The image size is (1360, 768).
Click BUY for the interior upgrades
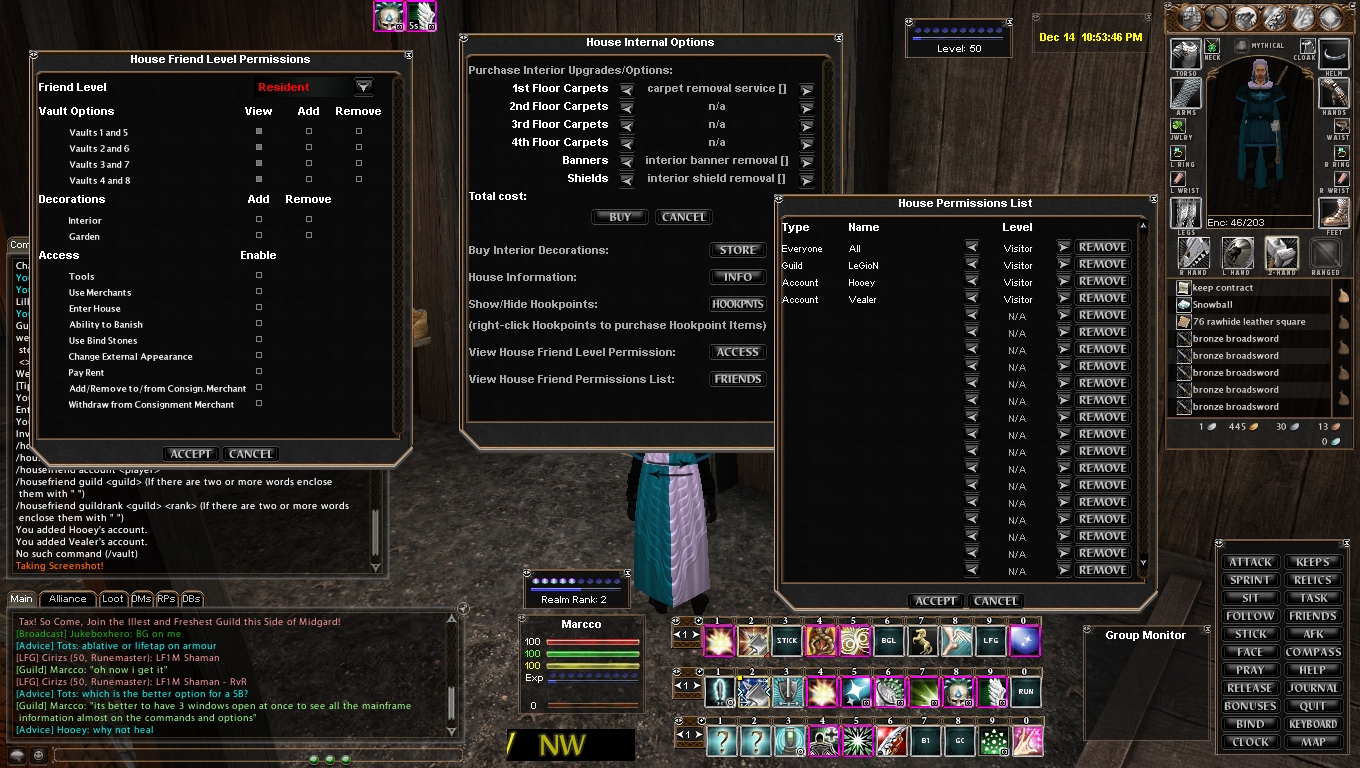point(620,217)
